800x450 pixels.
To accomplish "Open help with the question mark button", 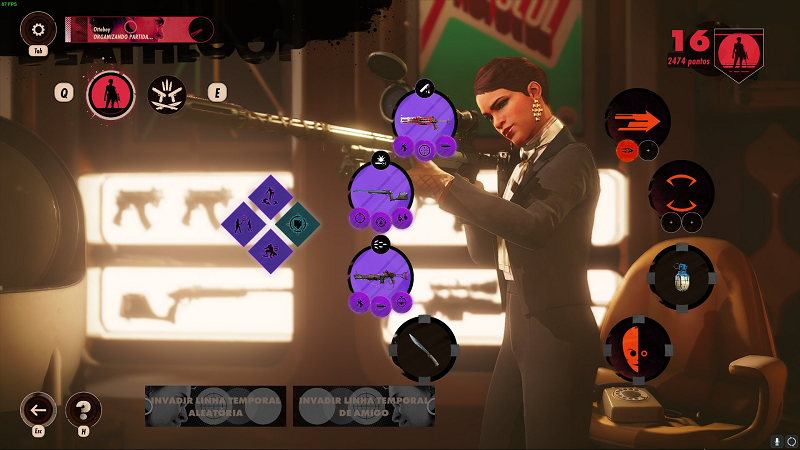I will pos(84,409).
